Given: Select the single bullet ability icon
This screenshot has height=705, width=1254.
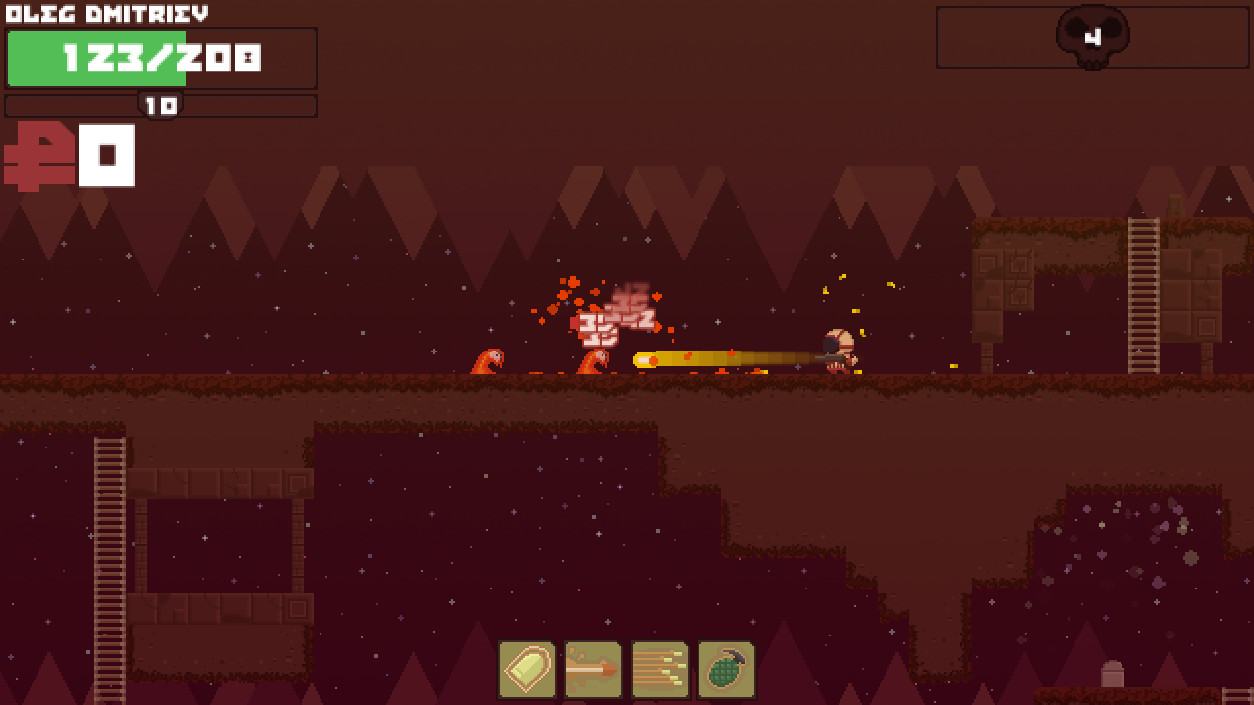Looking at the screenshot, I should click(x=527, y=669).
